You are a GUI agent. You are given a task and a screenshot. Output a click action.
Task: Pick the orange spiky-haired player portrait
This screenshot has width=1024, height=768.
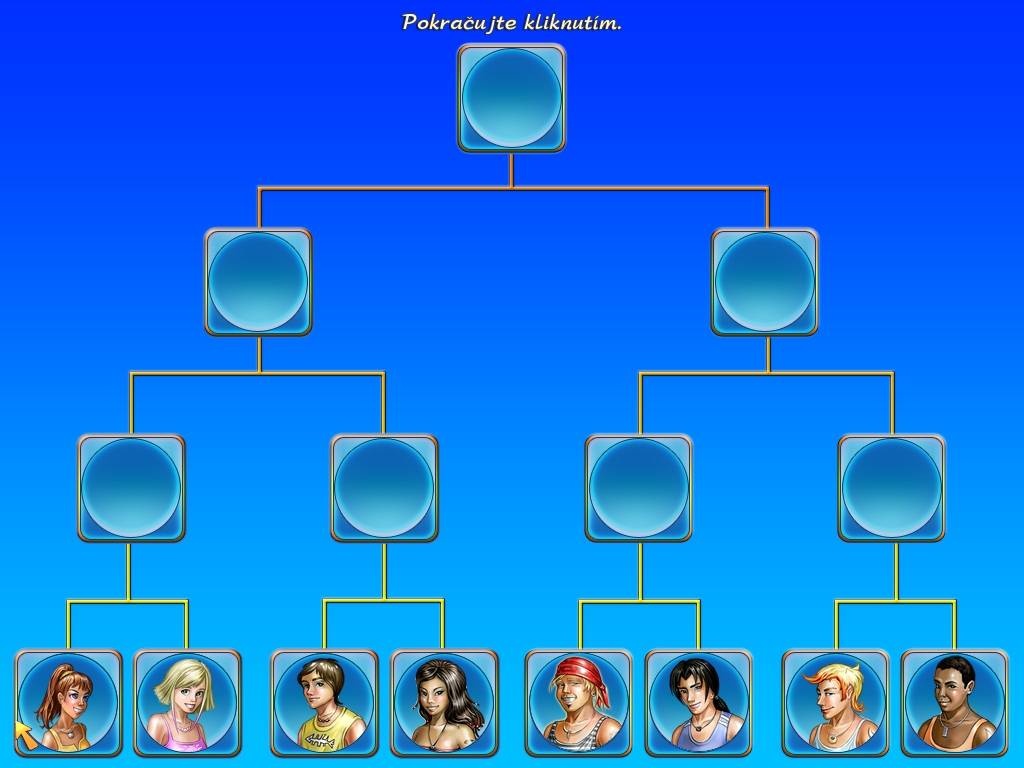click(835, 702)
